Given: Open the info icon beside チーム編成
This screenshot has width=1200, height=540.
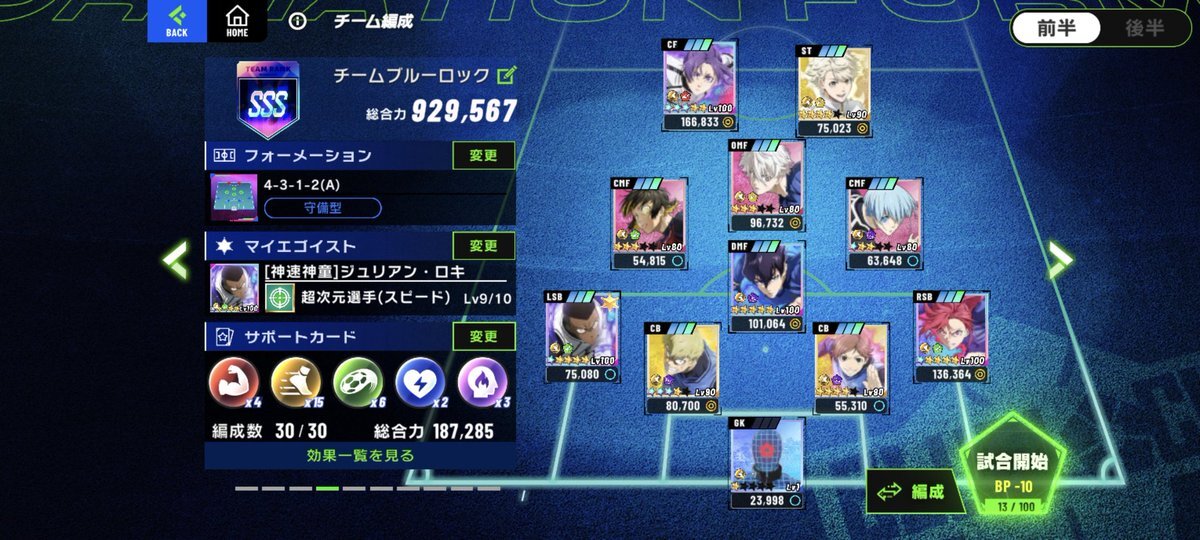Looking at the screenshot, I should [x=296, y=21].
